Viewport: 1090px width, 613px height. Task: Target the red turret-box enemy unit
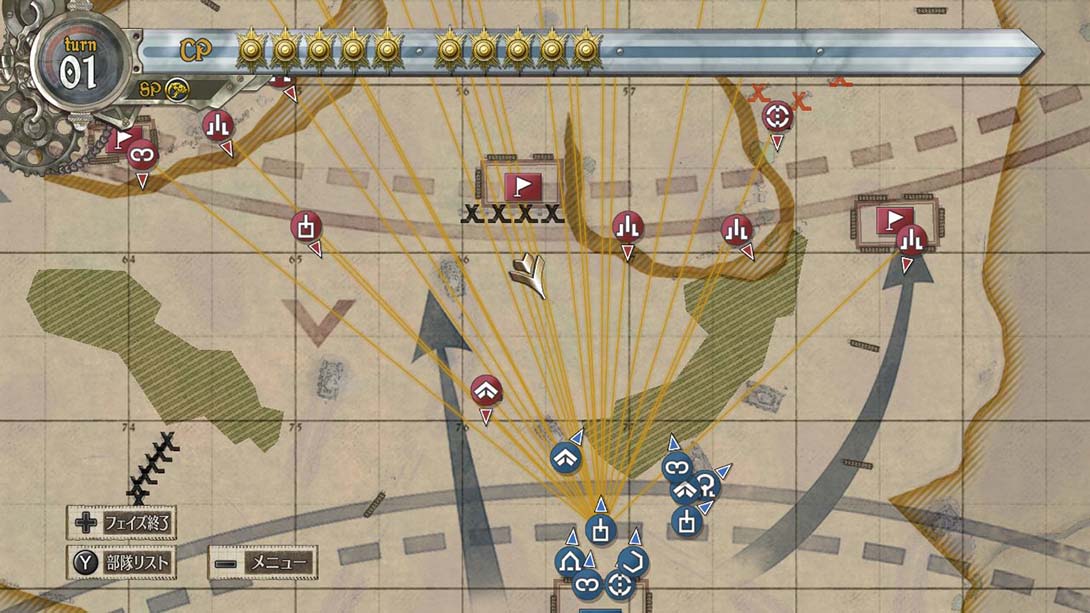coord(306,226)
